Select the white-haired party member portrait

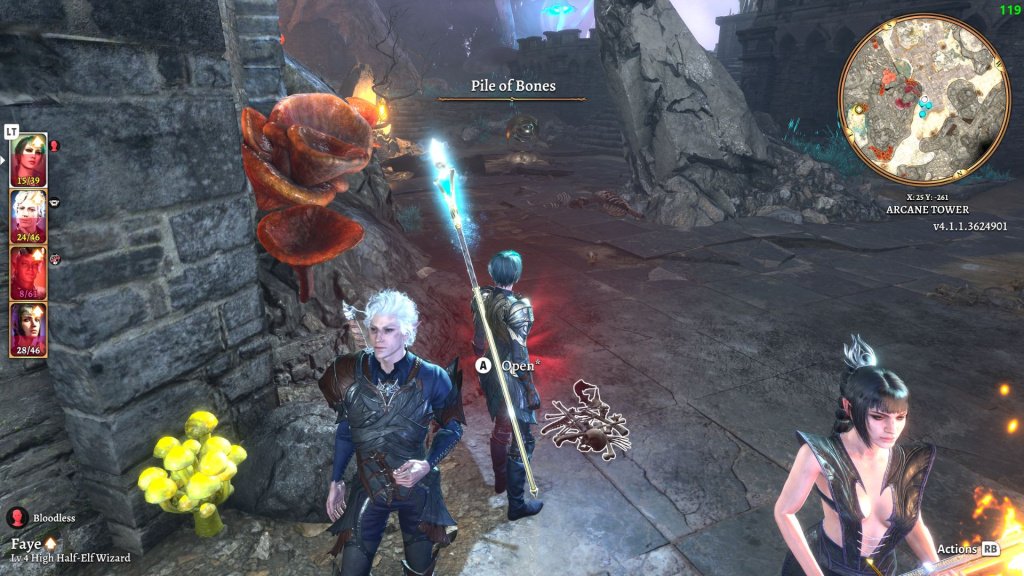click(28, 216)
